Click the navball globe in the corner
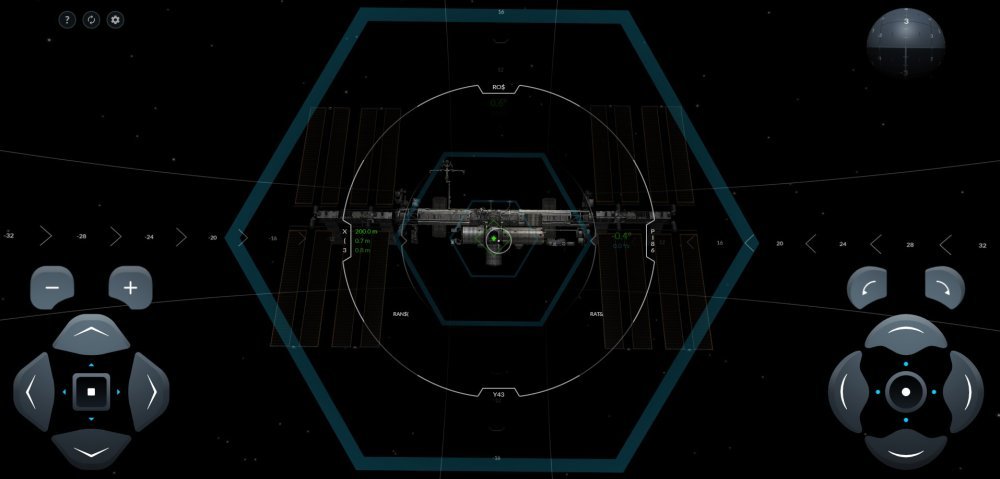Screen dimensions: 1000x479 click(x=905, y=43)
